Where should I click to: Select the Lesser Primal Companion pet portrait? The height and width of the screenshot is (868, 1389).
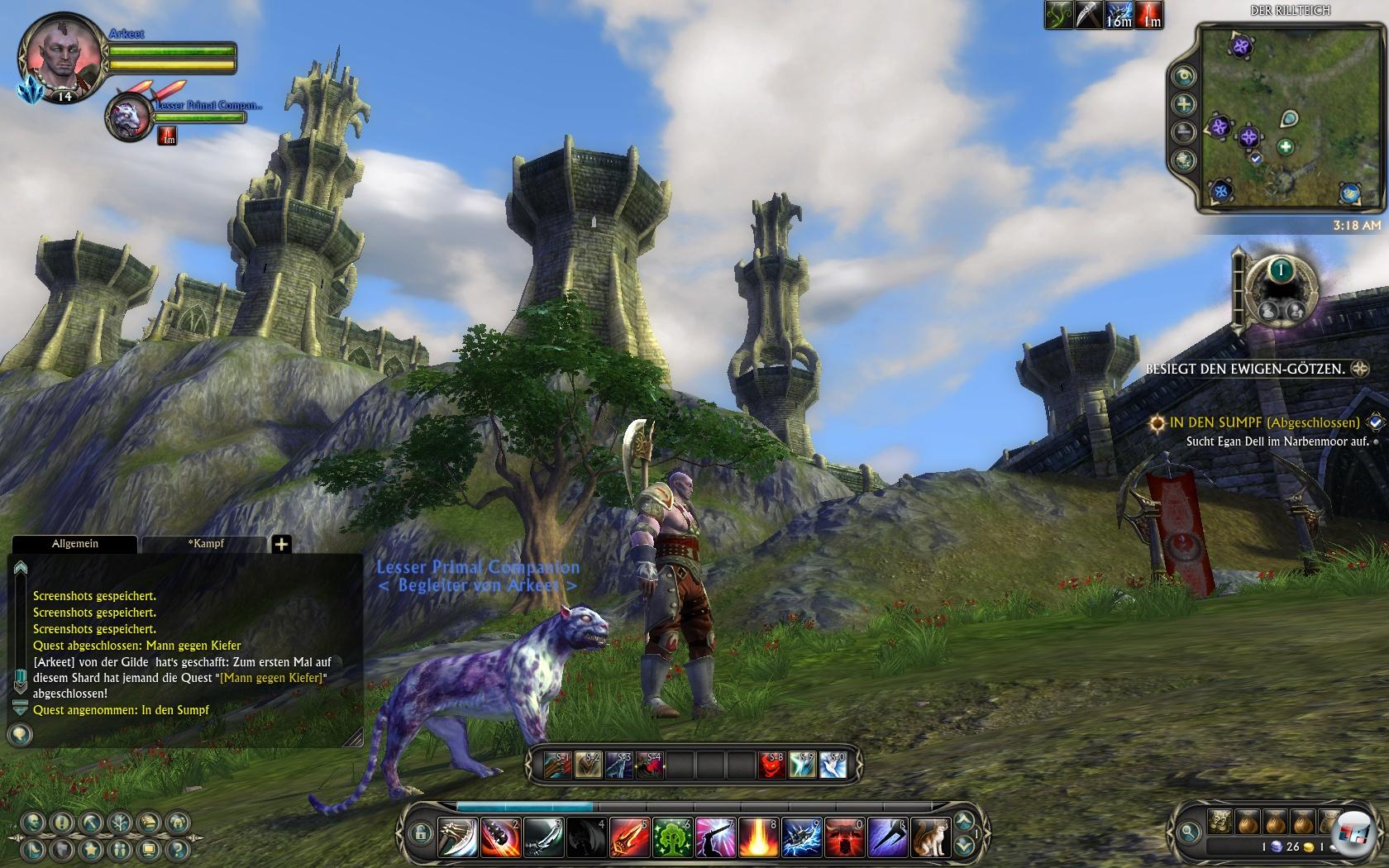(x=128, y=116)
